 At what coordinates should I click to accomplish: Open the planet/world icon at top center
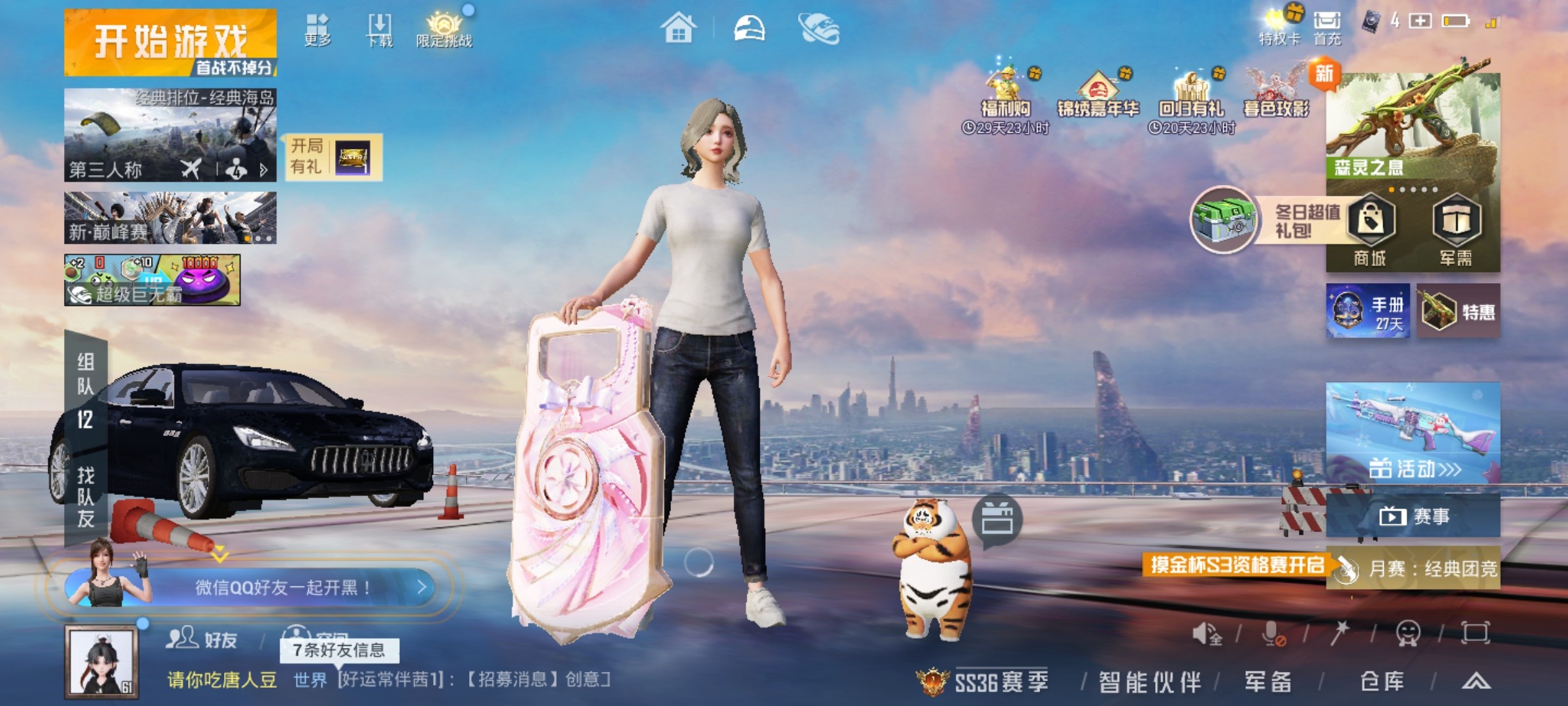pos(822,28)
